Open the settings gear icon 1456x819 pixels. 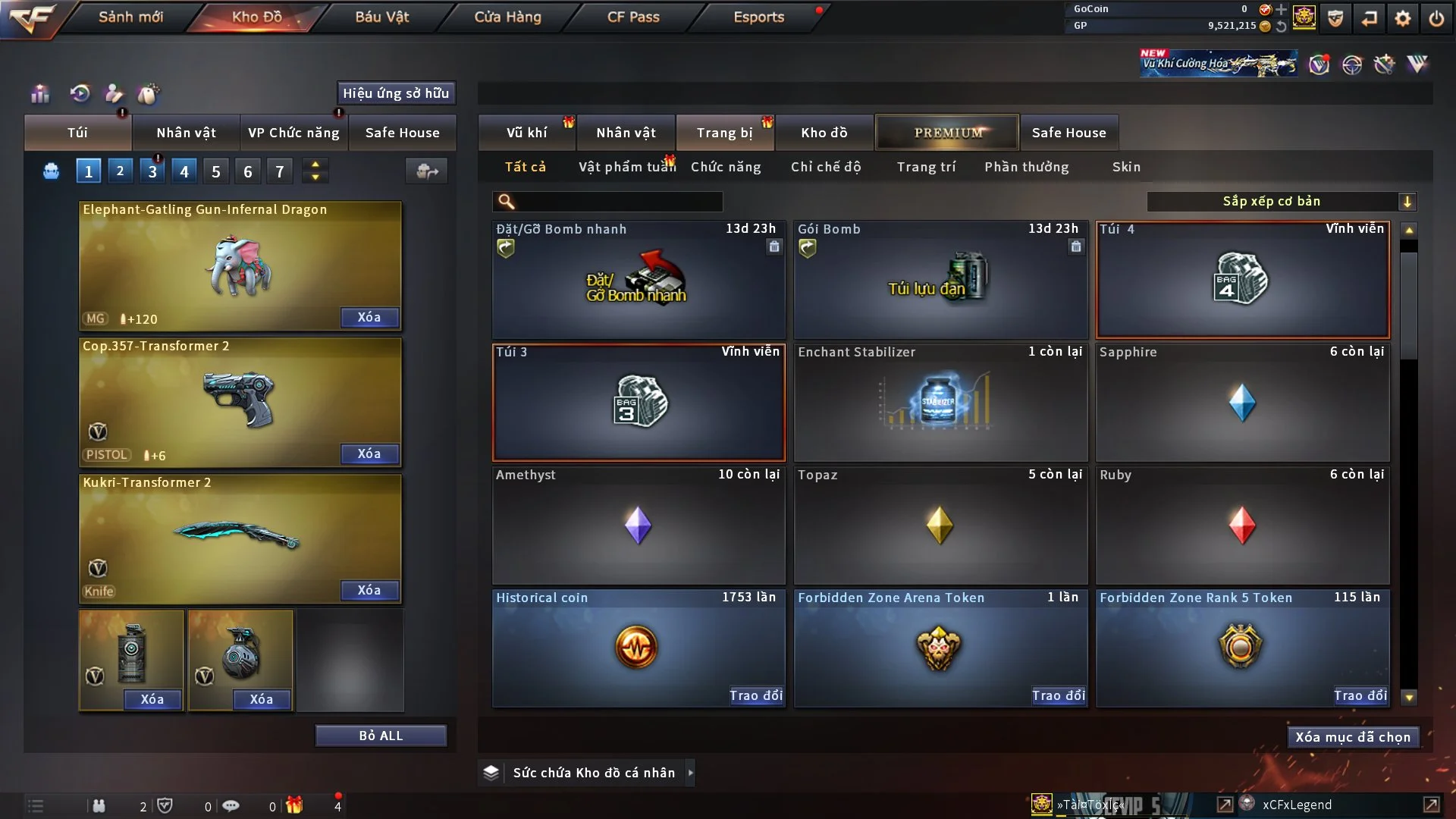pos(1402,18)
